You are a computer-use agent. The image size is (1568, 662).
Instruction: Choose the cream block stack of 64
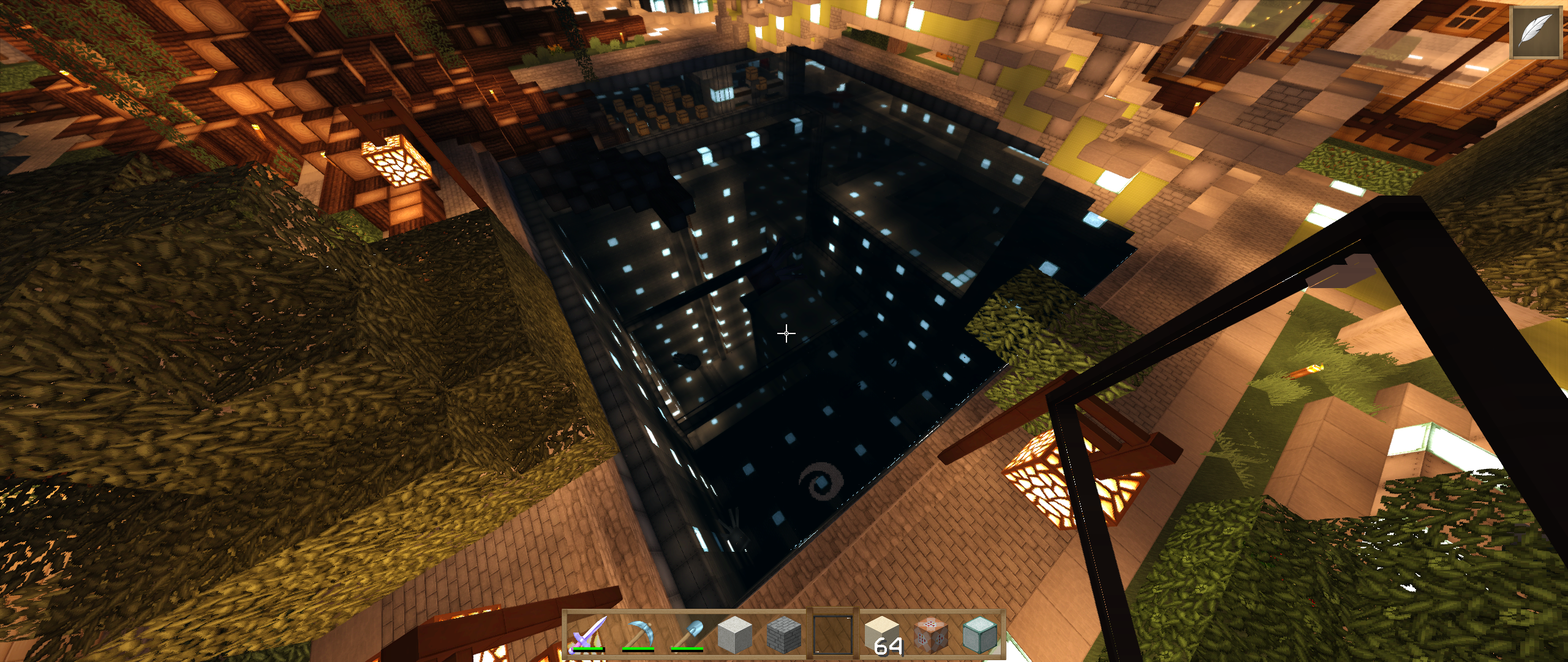click(x=882, y=634)
